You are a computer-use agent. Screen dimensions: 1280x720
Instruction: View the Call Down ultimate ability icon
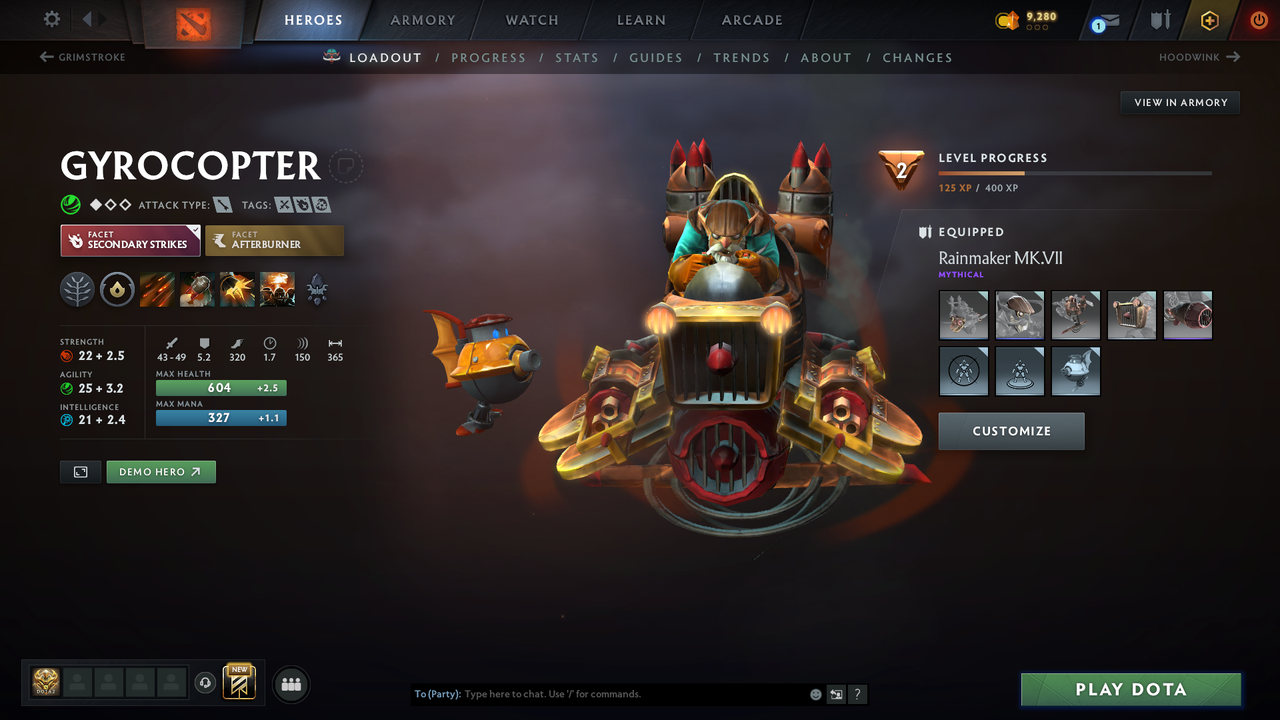[277, 290]
